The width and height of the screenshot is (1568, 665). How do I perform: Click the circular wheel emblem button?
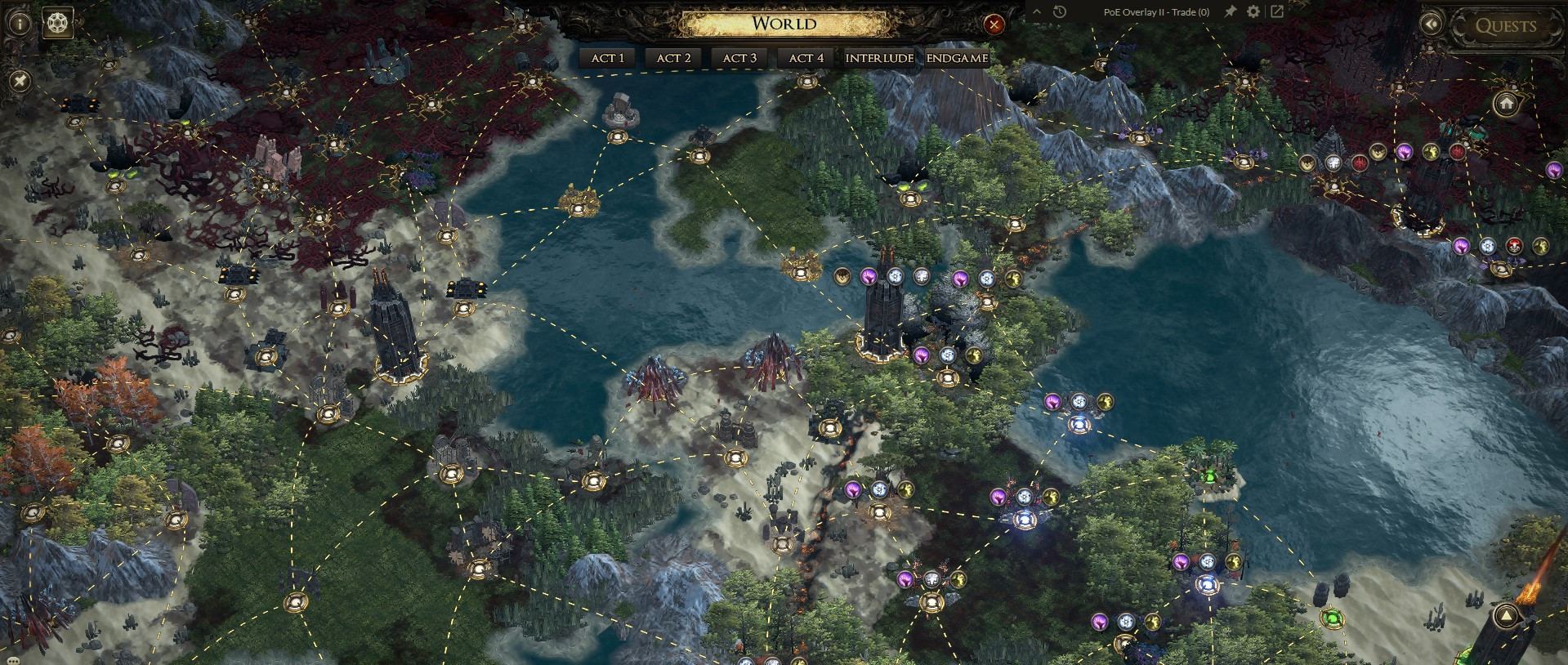(x=57, y=22)
